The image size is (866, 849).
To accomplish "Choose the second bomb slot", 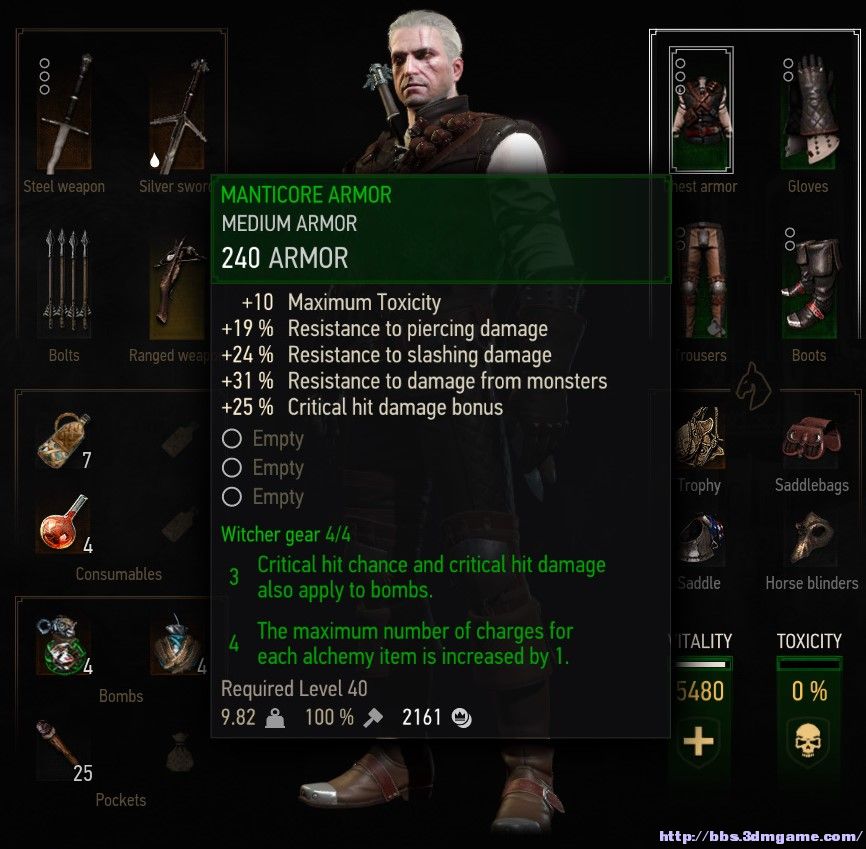I will click(177, 646).
